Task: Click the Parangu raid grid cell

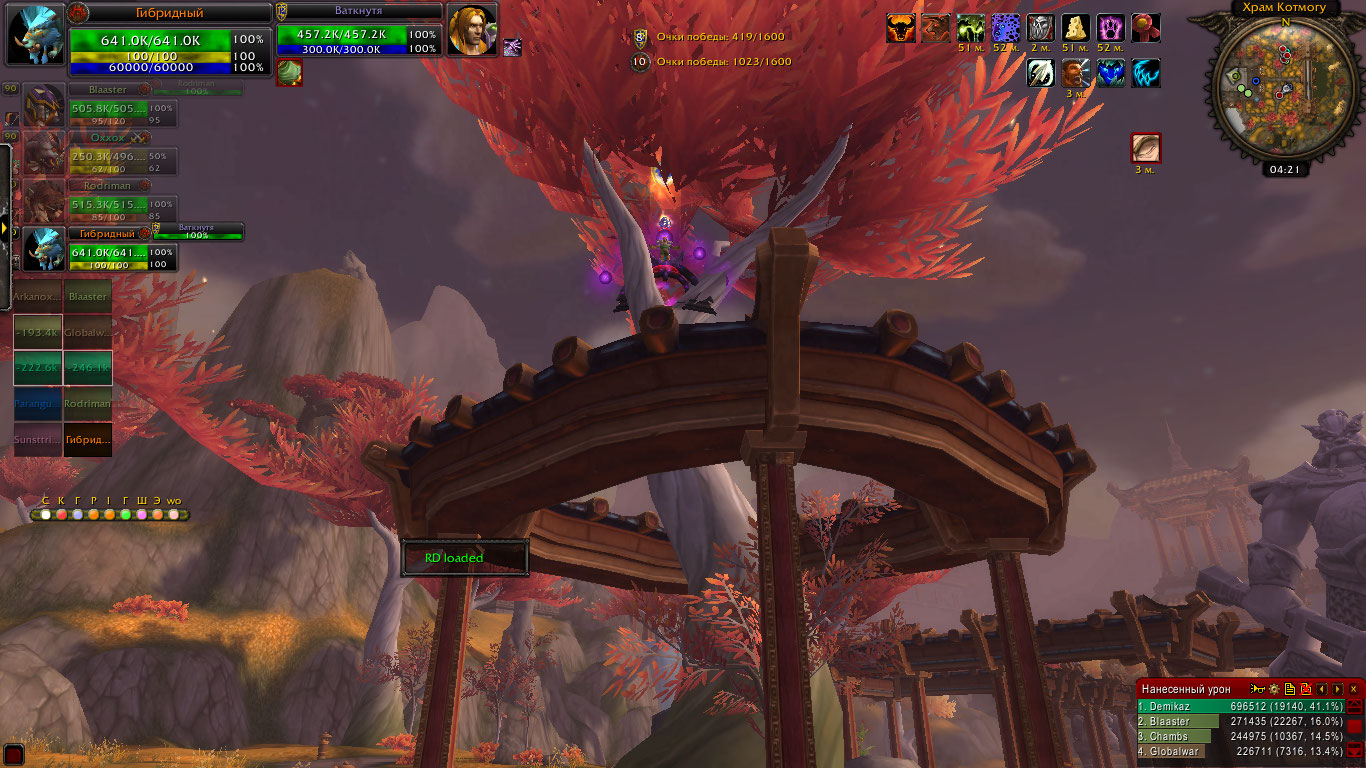Action: click(x=38, y=404)
